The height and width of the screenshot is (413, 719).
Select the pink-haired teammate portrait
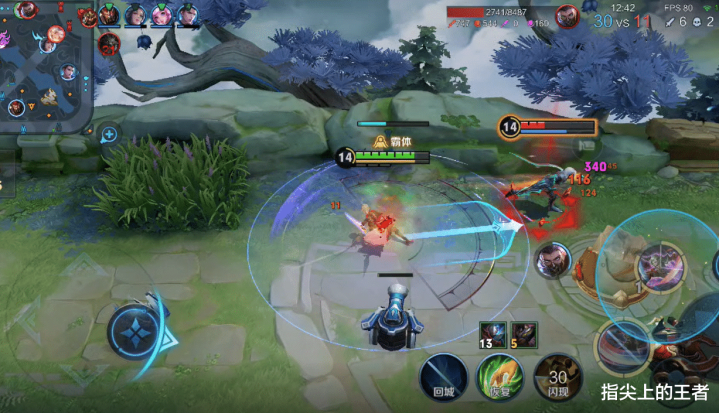pyautogui.click(x=161, y=15)
